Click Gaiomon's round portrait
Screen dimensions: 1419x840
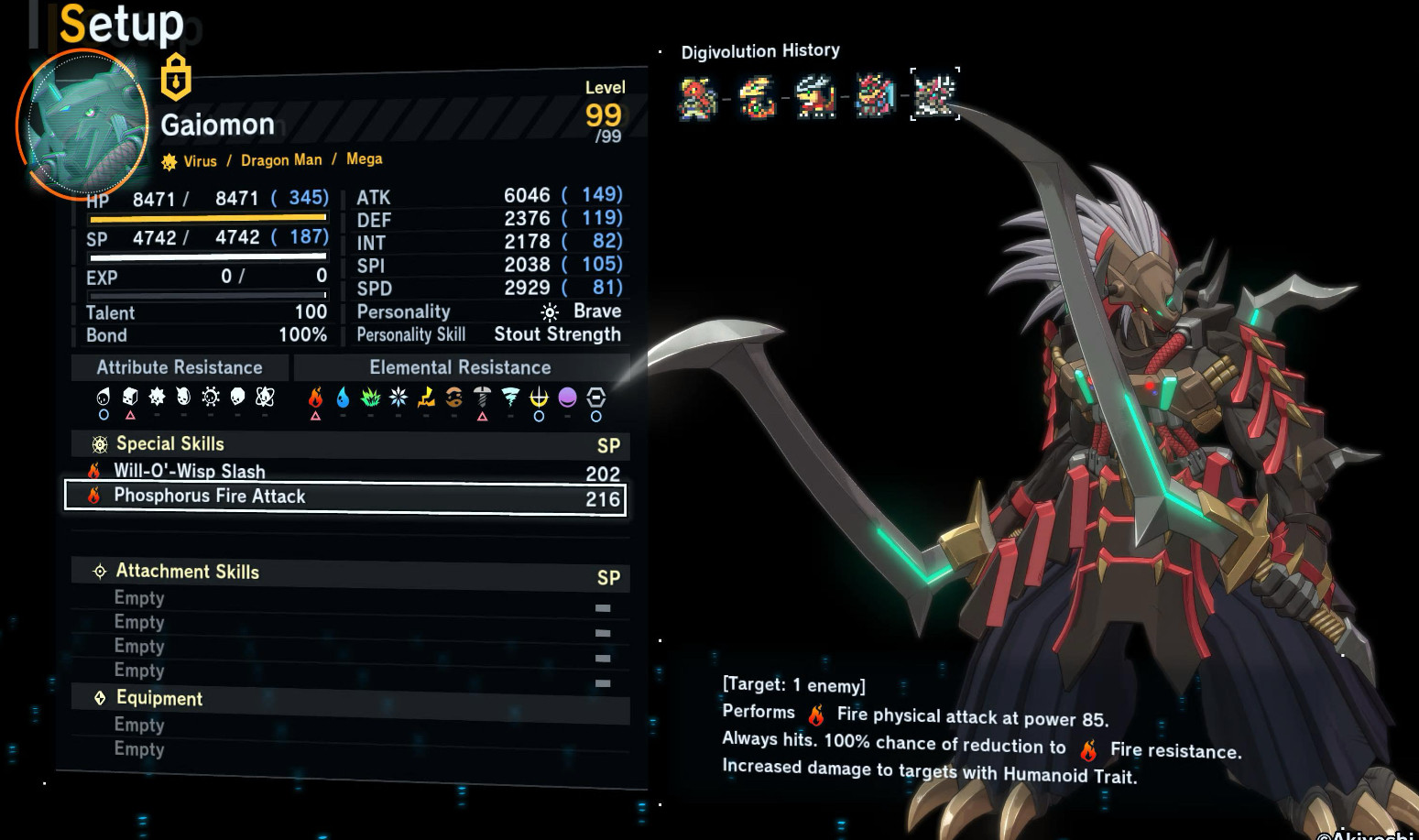(83, 124)
